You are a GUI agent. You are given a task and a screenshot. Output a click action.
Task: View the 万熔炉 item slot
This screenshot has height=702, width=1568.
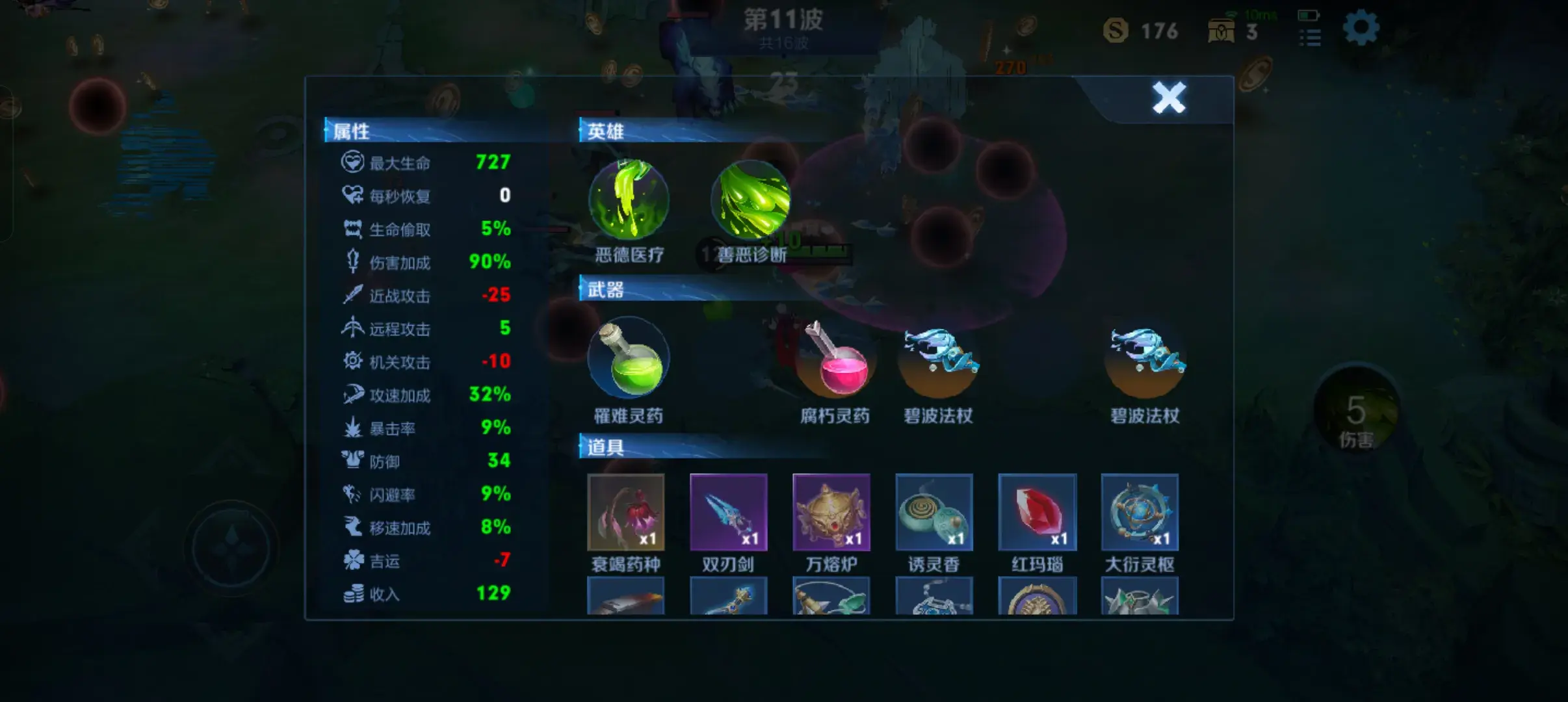click(831, 512)
